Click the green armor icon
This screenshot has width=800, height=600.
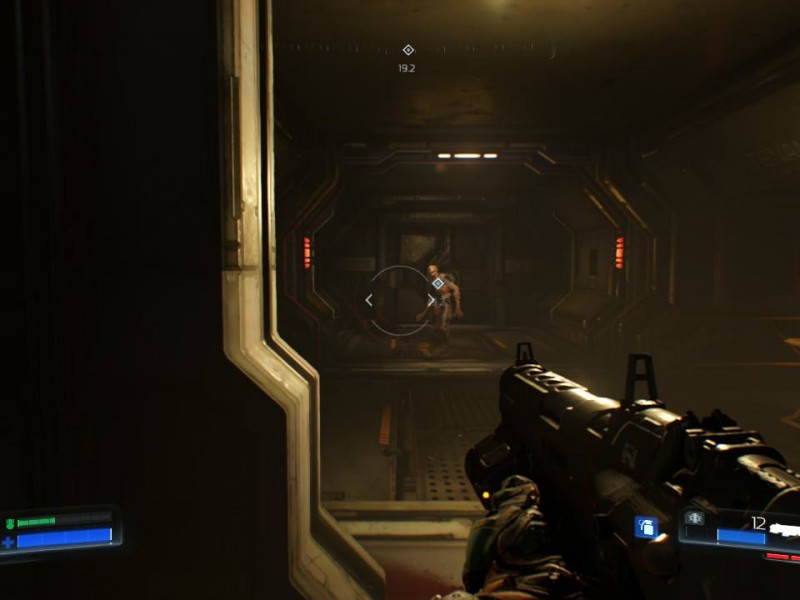[x=10, y=522]
